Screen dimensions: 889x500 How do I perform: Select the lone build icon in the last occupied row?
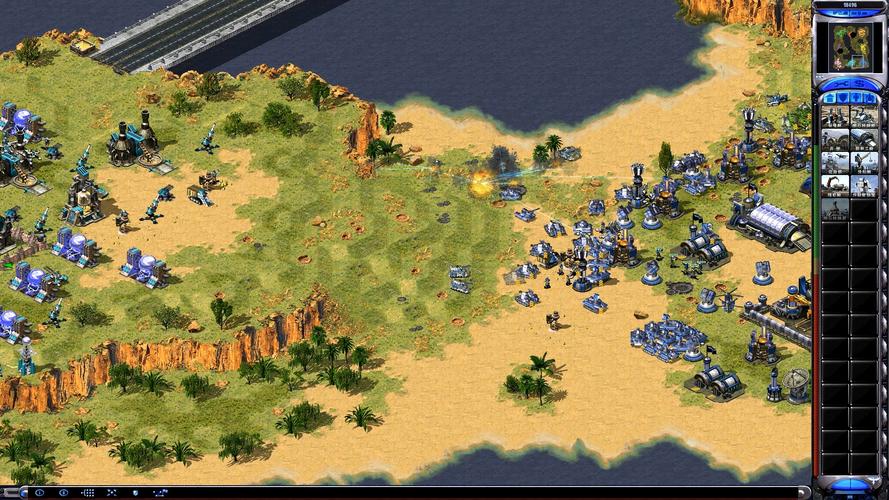point(835,208)
